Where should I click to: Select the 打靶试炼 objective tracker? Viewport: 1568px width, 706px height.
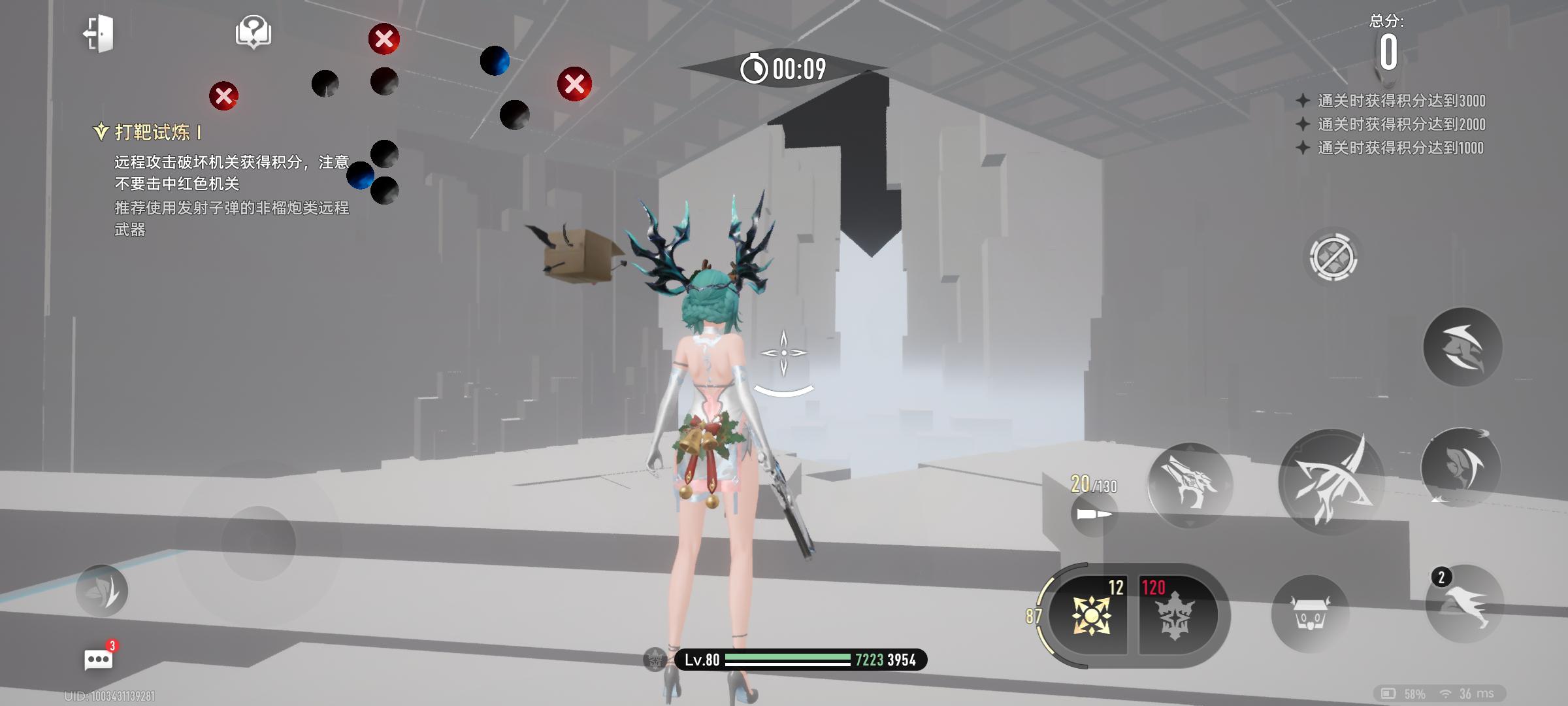click(152, 133)
